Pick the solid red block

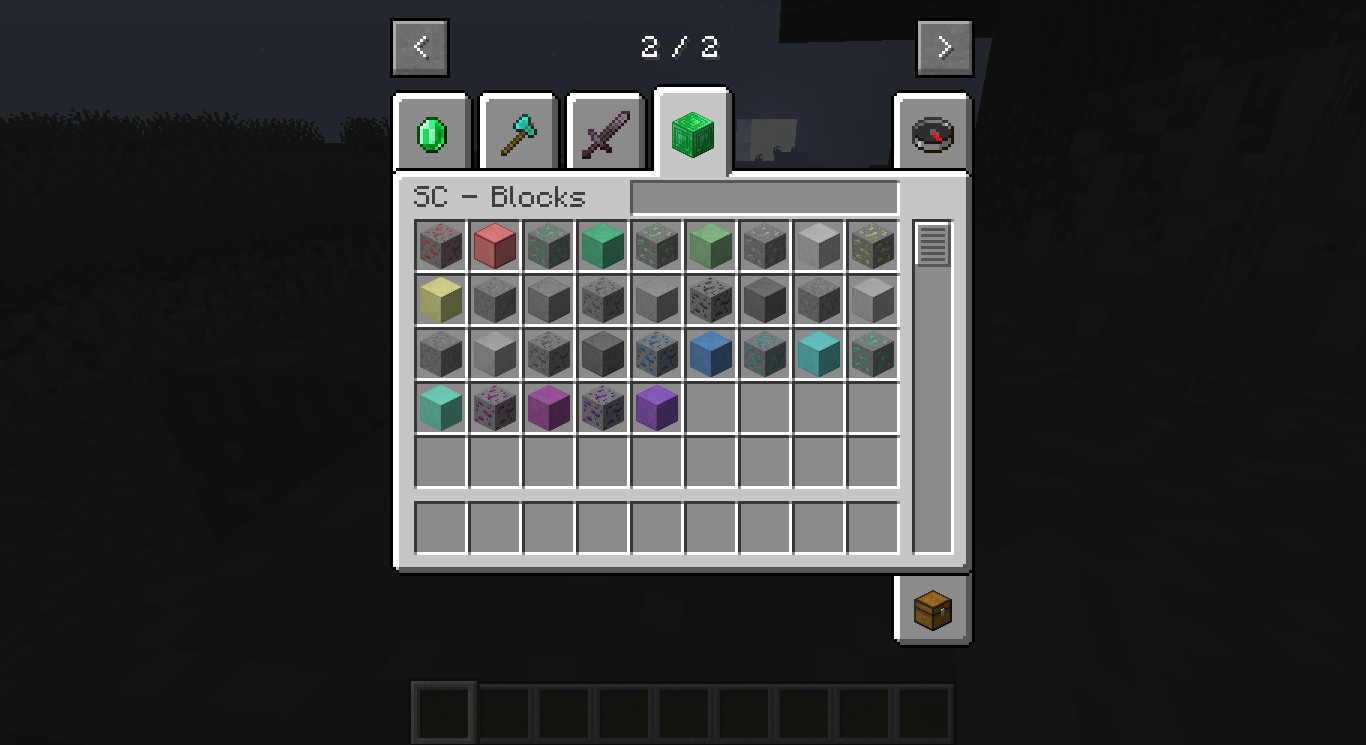pyautogui.click(x=494, y=246)
